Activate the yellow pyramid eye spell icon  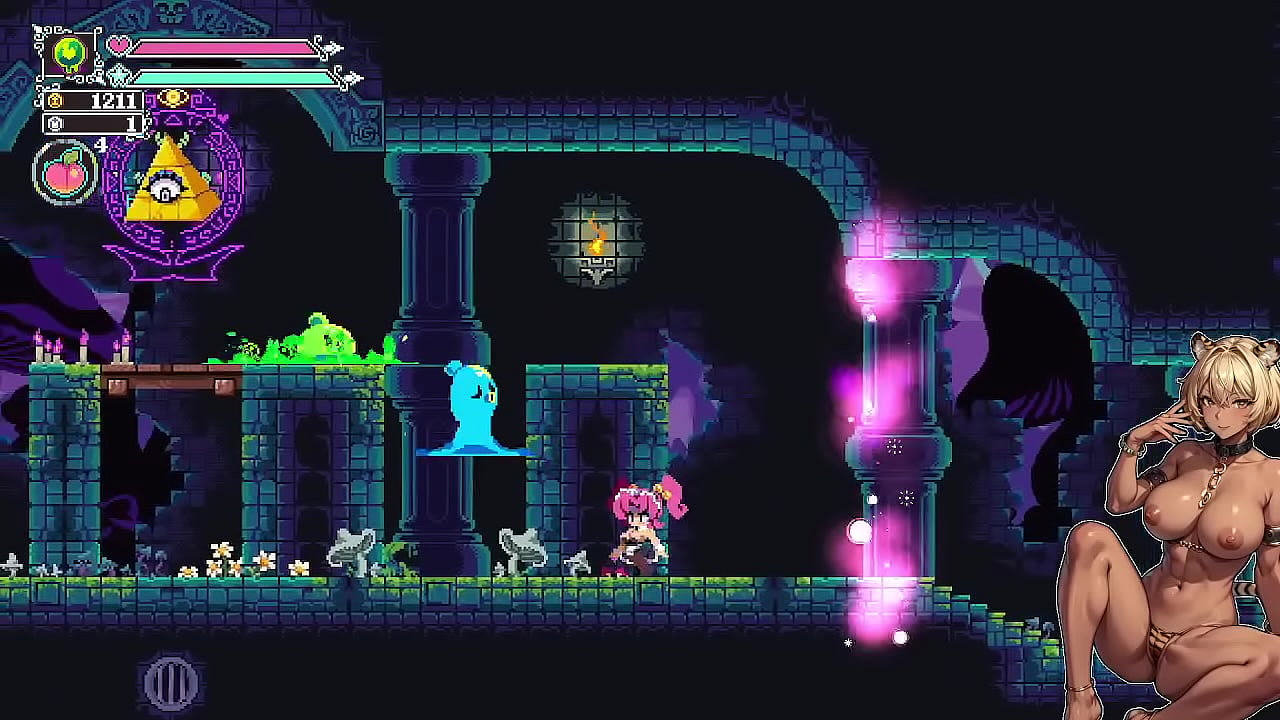point(172,186)
